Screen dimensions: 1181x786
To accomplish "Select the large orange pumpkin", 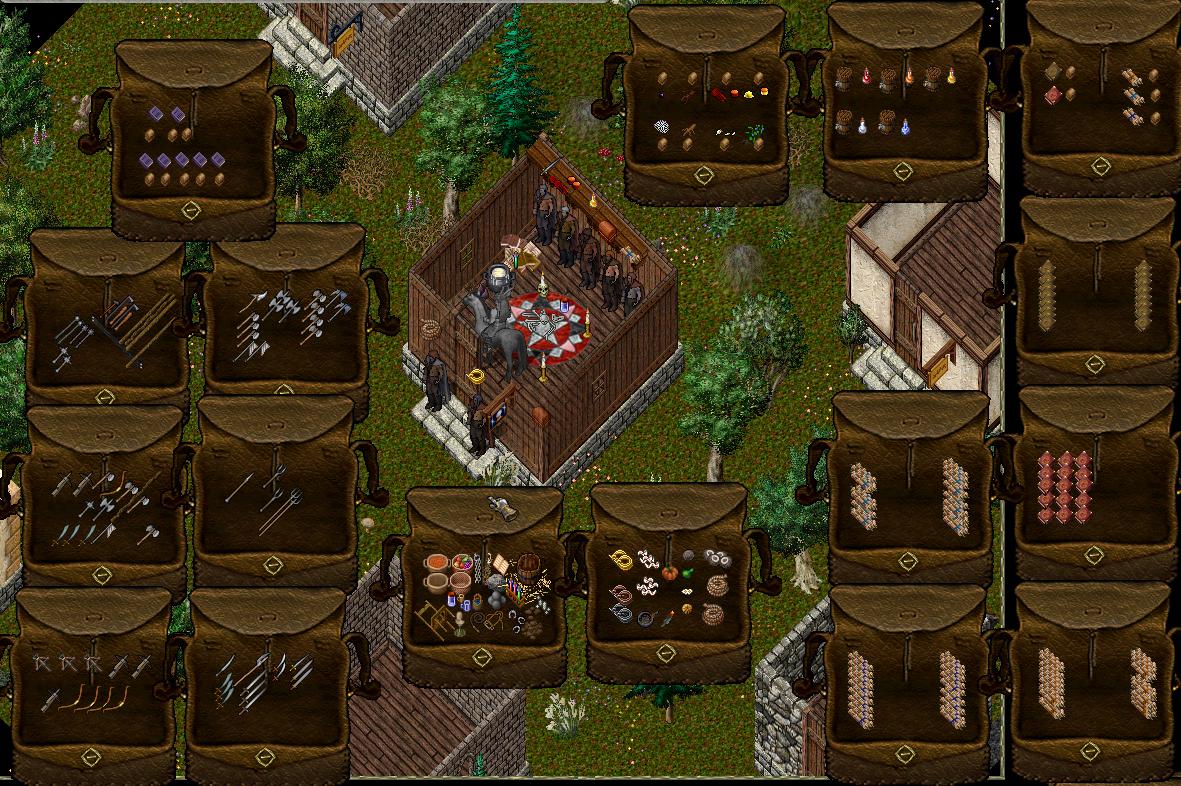I will pos(670,573).
